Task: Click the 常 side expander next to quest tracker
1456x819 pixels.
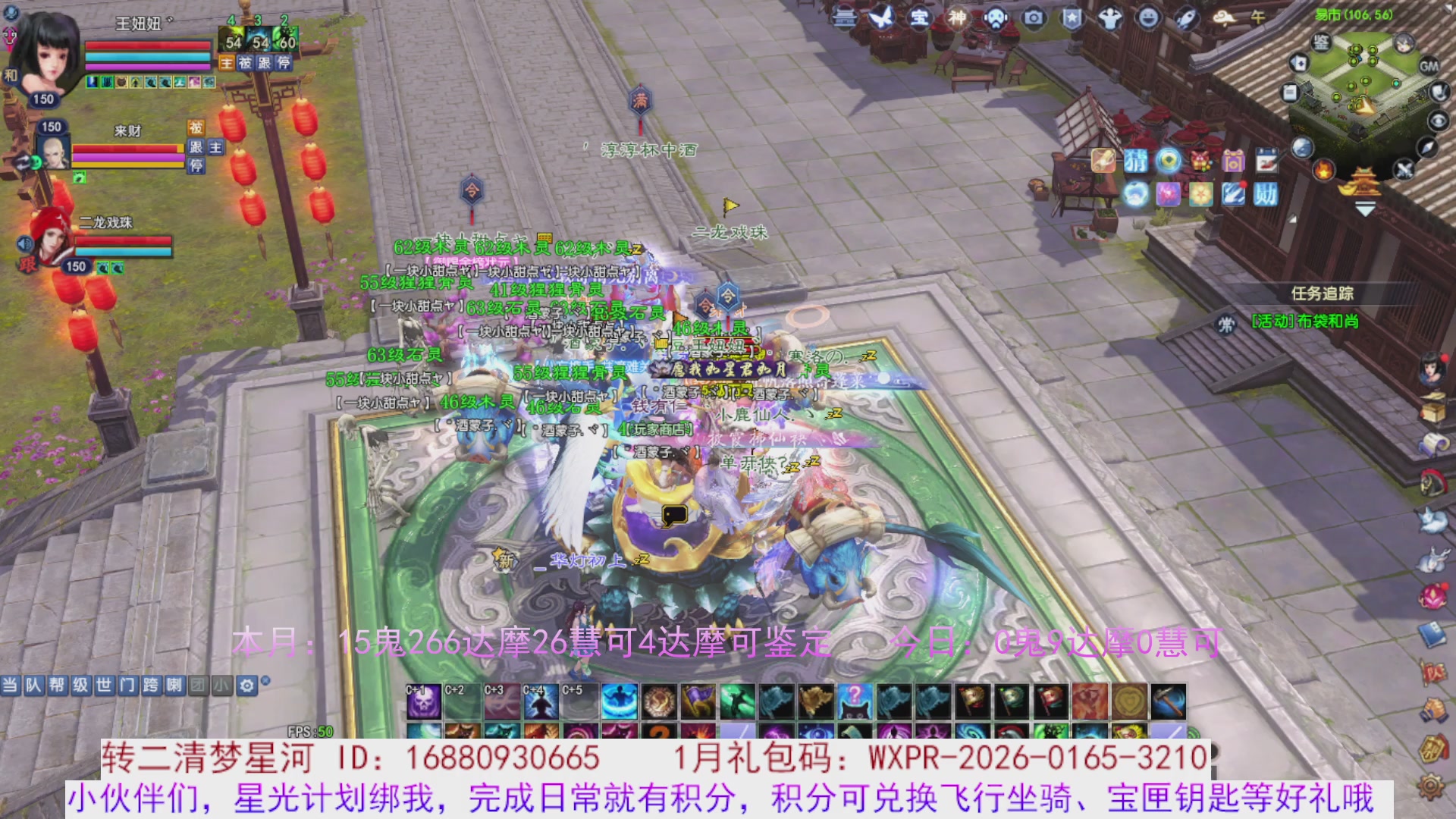Action: (x=1224, y=325)
